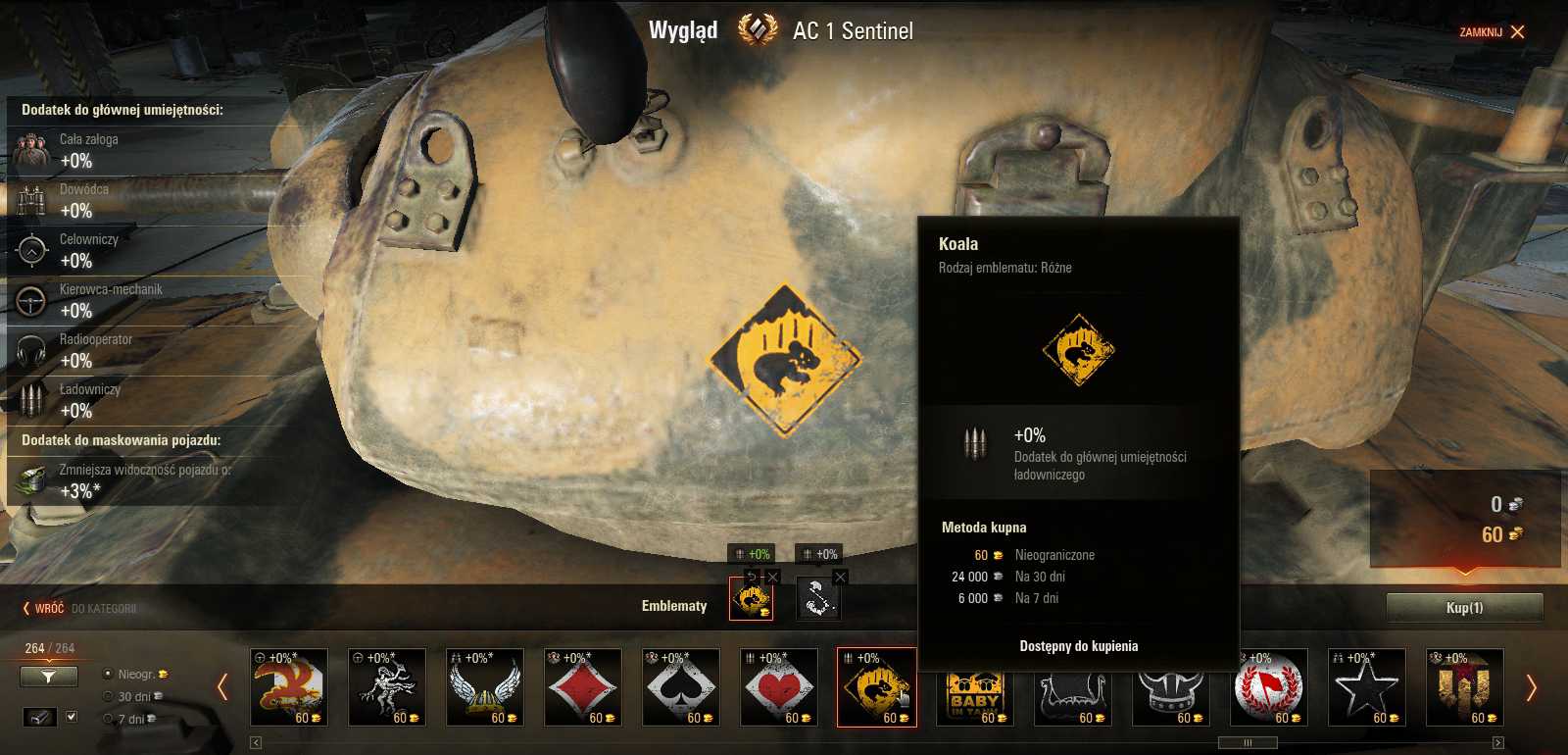This screenshot has height=755, width=1568.
Task: Switch to the 30 dni filter option
Action: [x=108, y=696]
